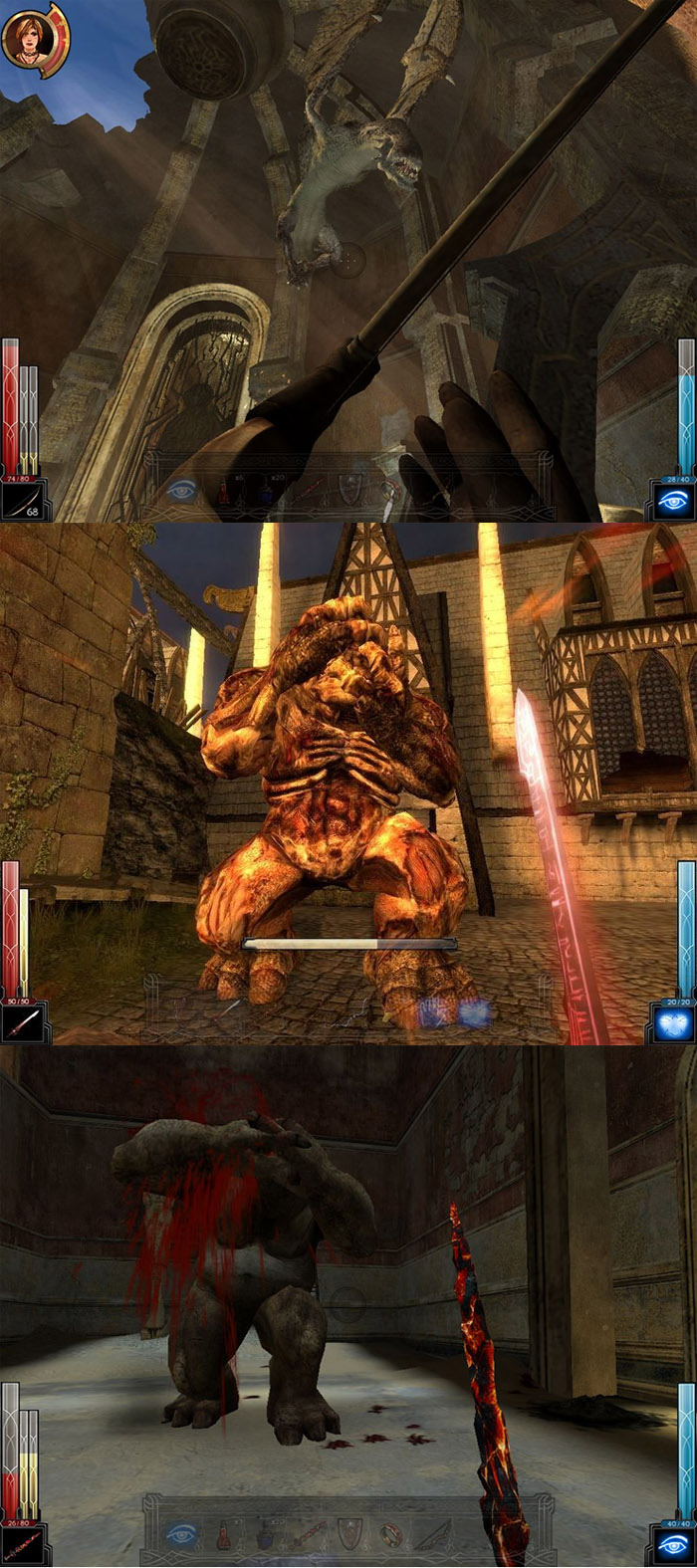Choose the red staff slot in the hotbar

pyautogui.click(x=308, y=1534)
